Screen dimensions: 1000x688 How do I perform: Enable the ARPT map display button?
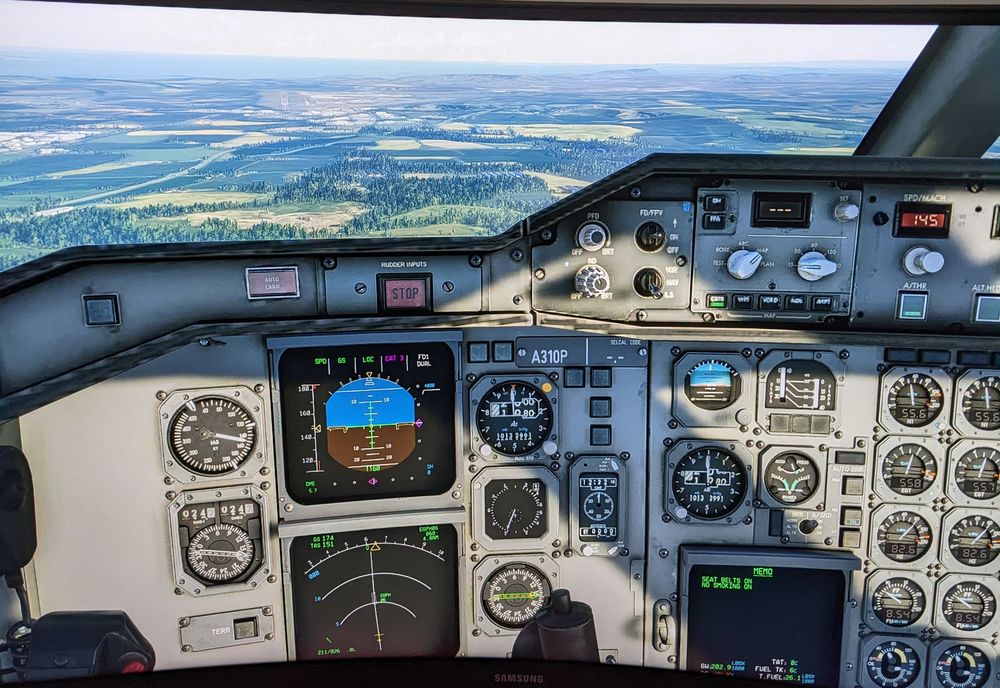(822, 302)
